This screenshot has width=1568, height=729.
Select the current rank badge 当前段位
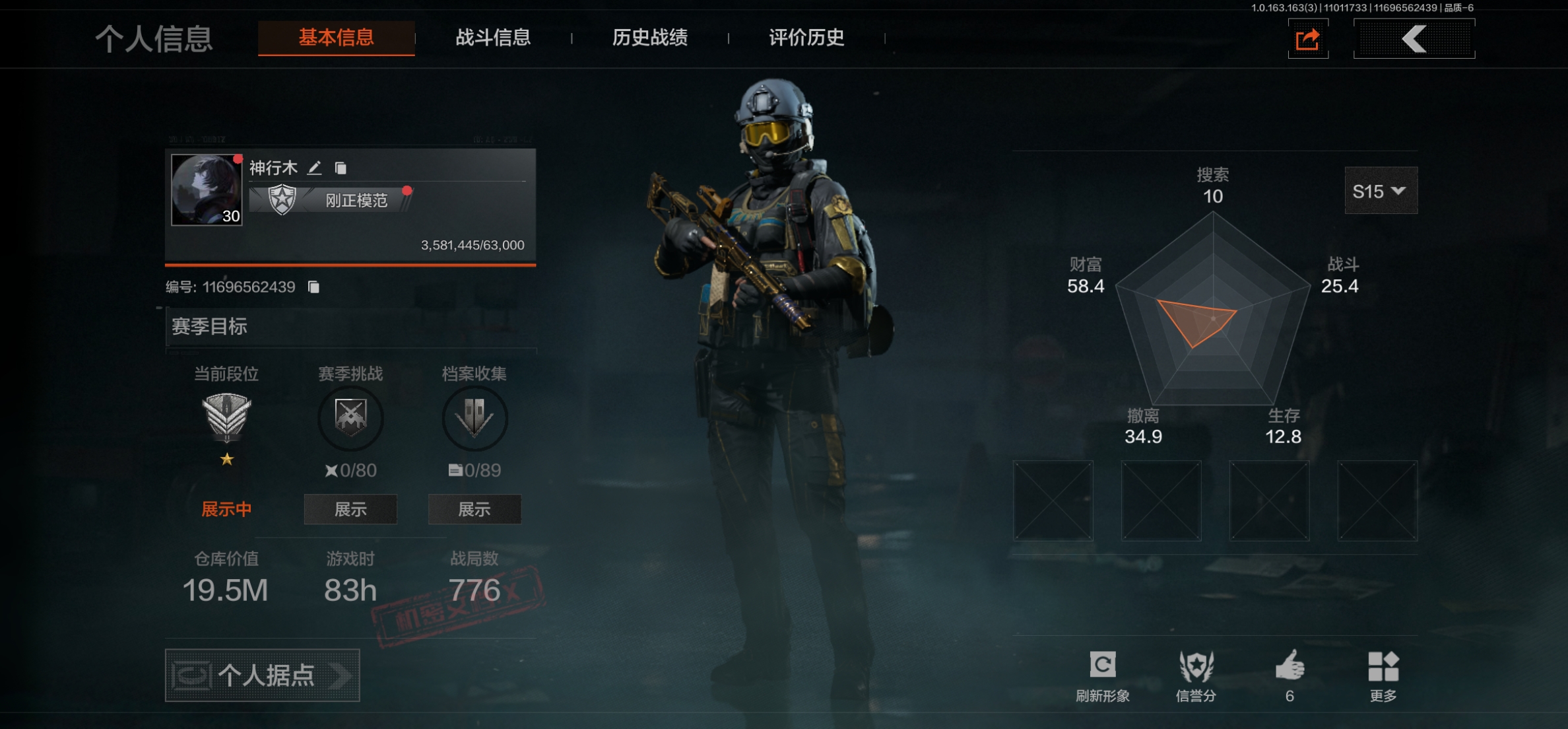pyautogui.click(x=226, y=417)
